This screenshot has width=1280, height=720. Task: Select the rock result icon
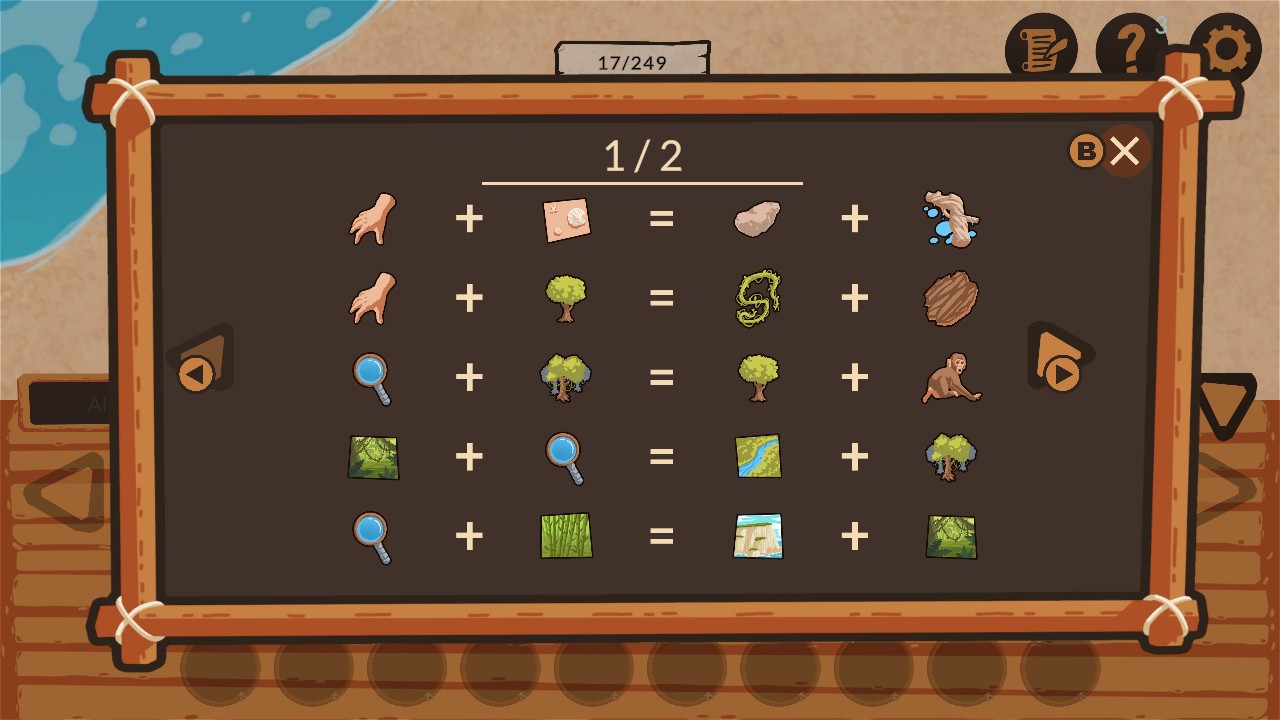757,218
